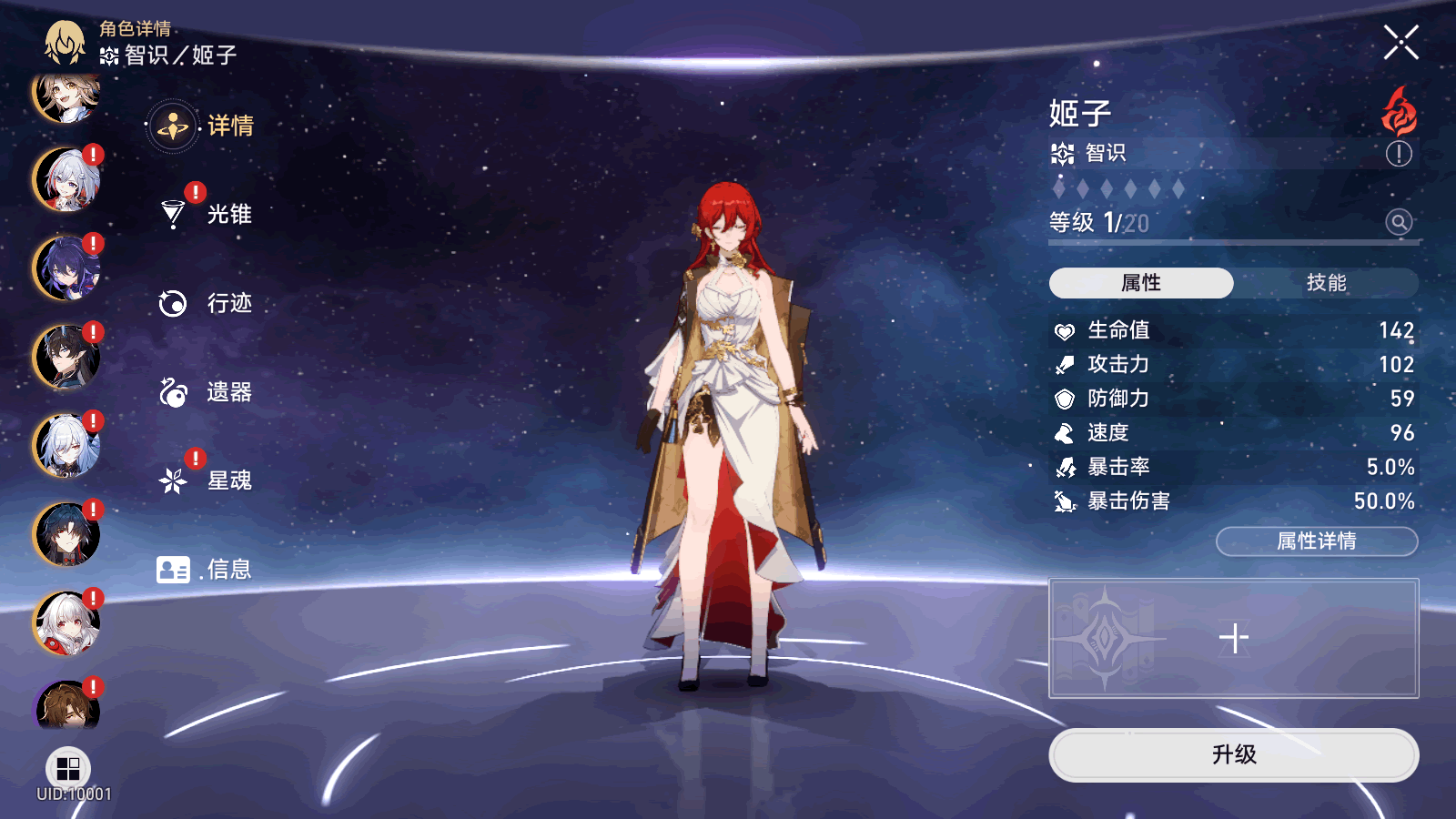Click the magnifier icon beside the level

pyautogui.click(x=1399, y=221)
